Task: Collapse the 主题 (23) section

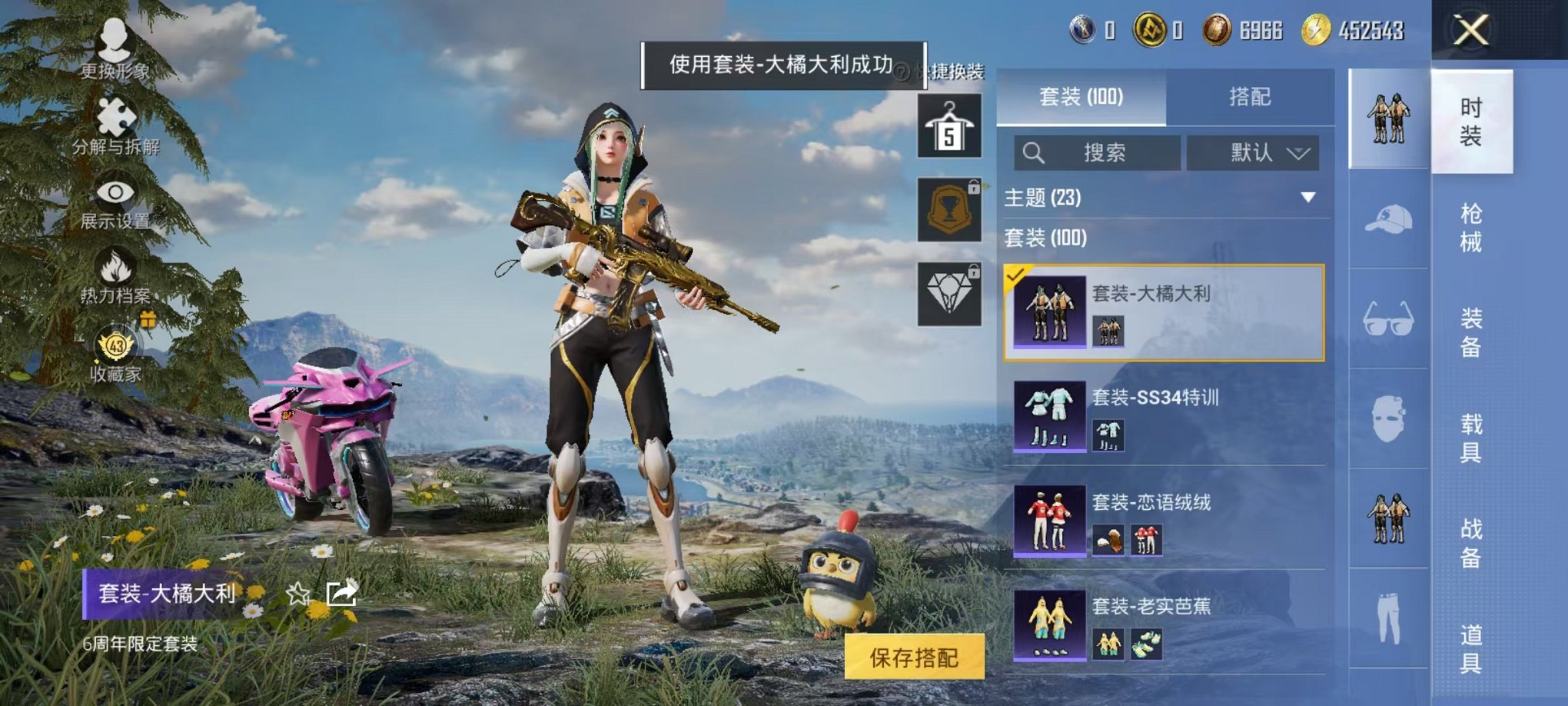Action: pyautogui.click(x=1309, y=197)
